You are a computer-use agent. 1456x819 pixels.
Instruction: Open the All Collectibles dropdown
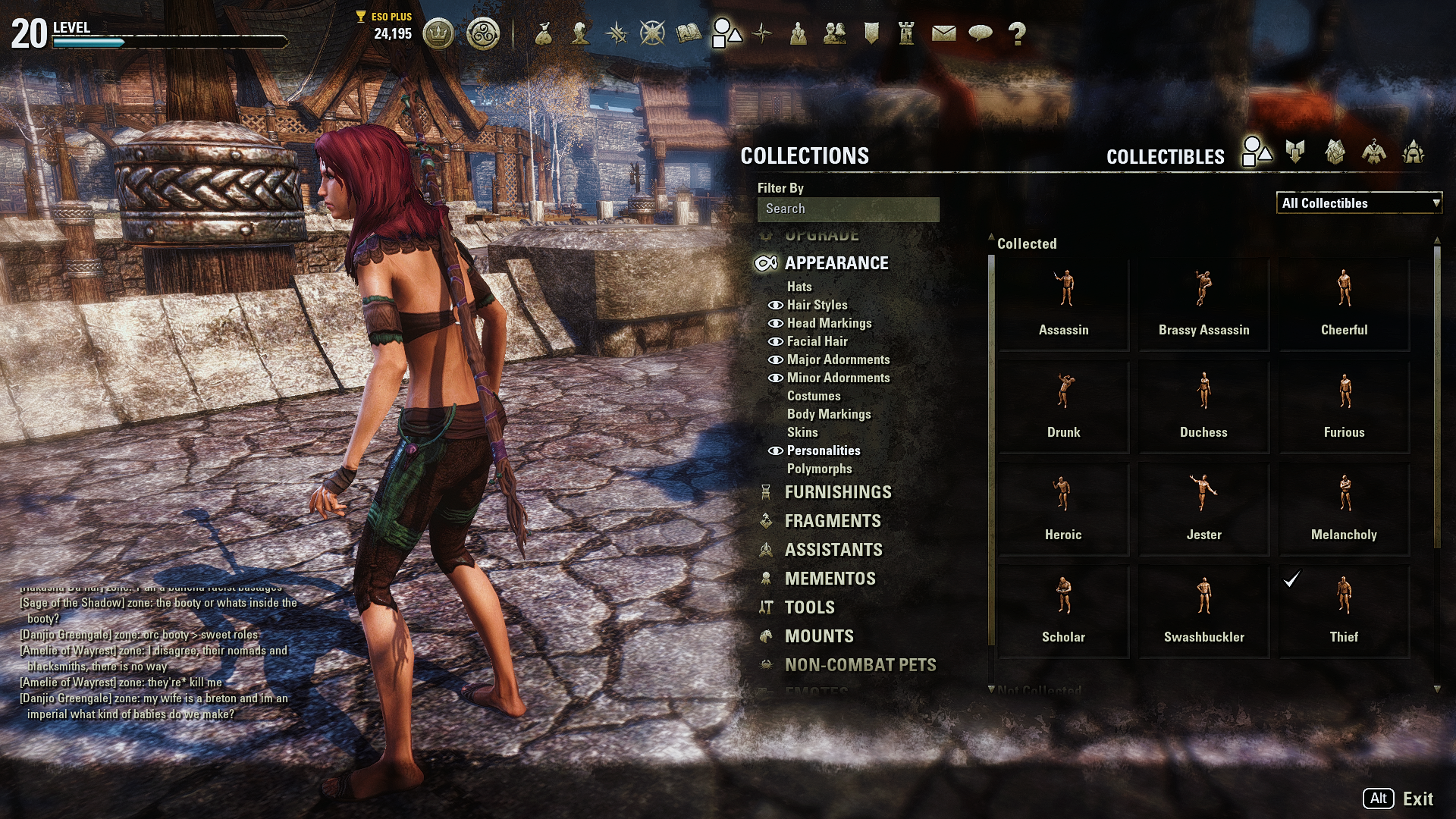(1358, 203)
